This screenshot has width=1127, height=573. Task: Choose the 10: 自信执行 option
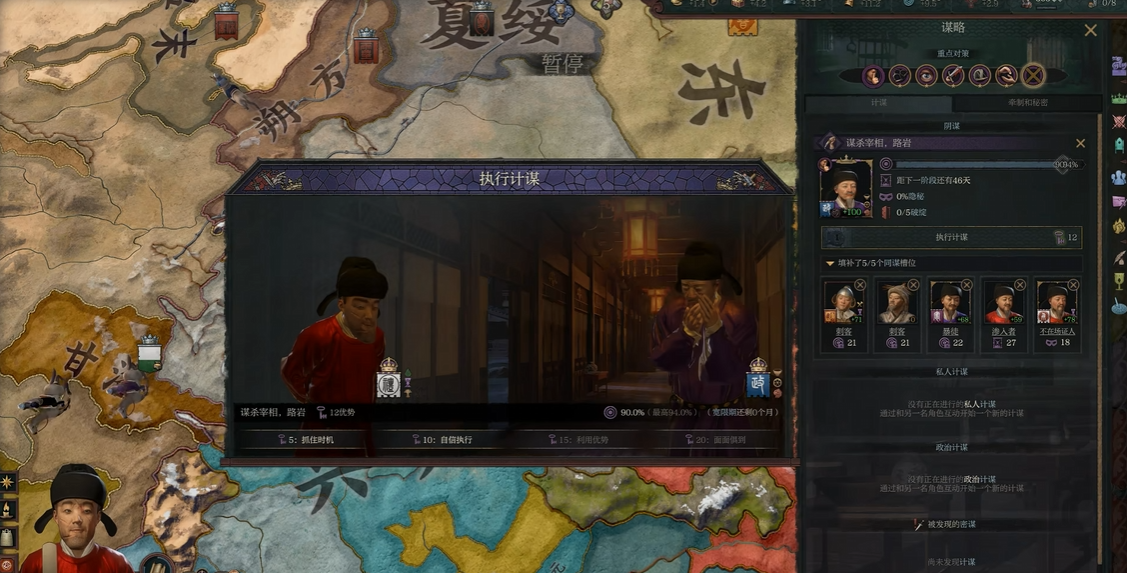tap(441, 440)
